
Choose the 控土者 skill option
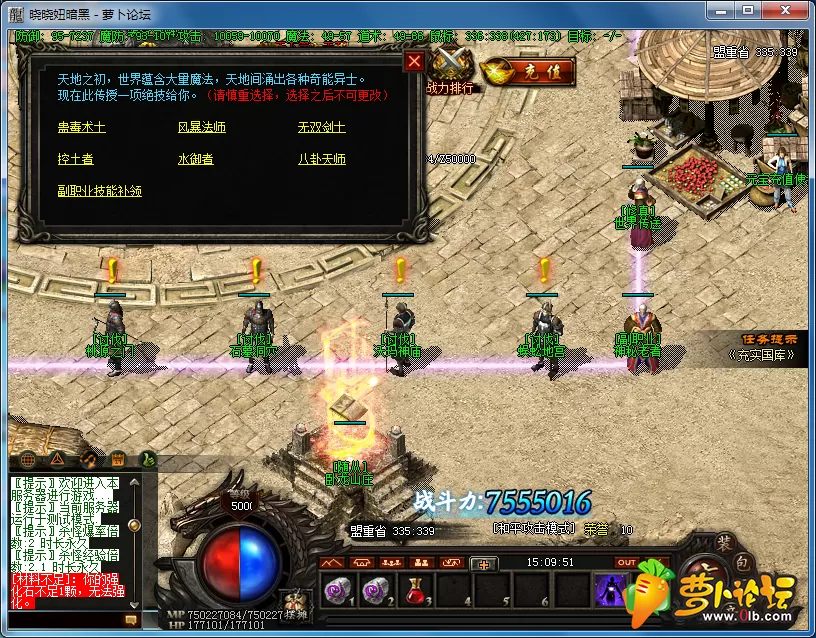(75, 159)
